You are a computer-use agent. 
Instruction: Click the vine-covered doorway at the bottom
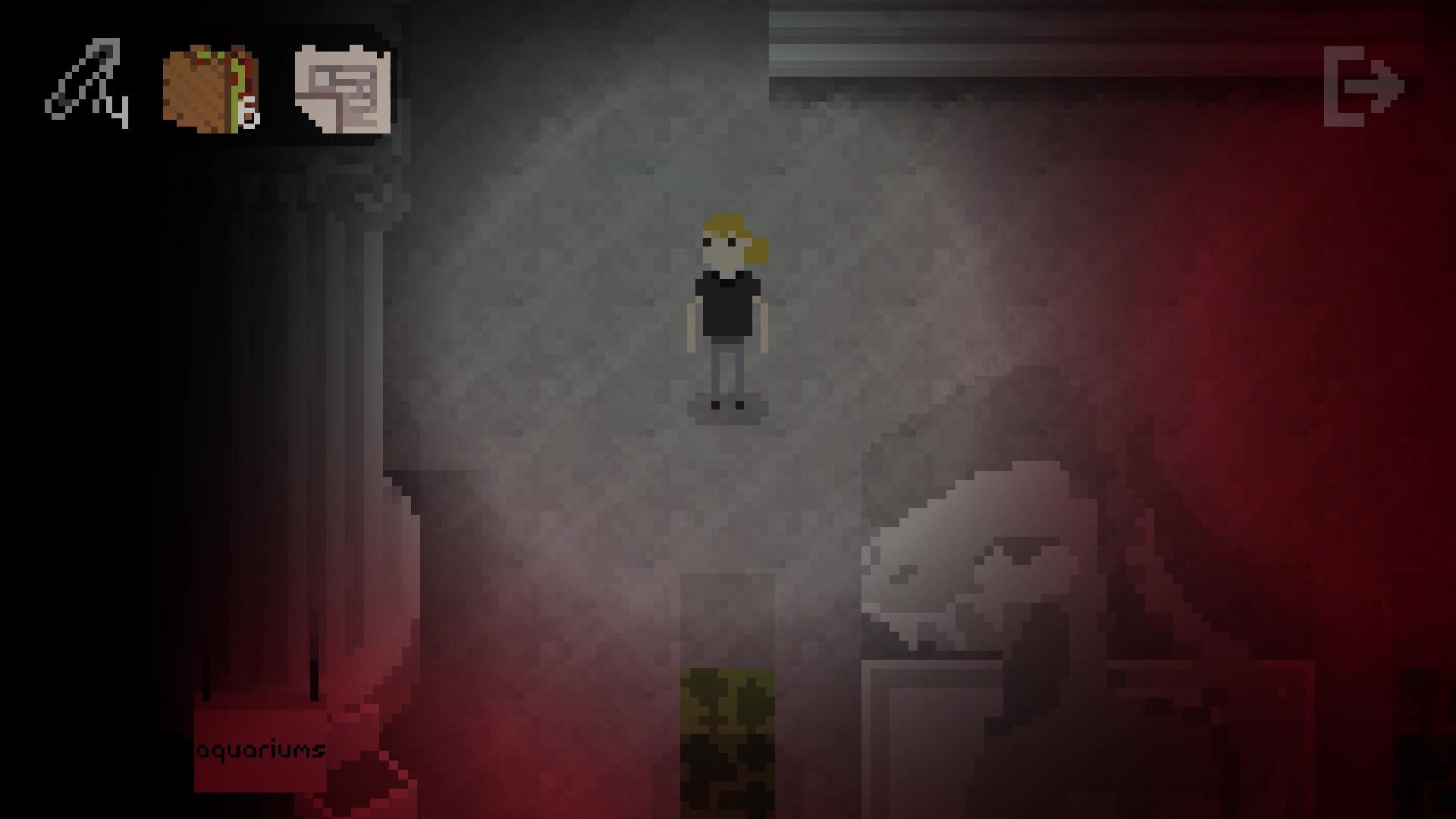coord(728,728)
